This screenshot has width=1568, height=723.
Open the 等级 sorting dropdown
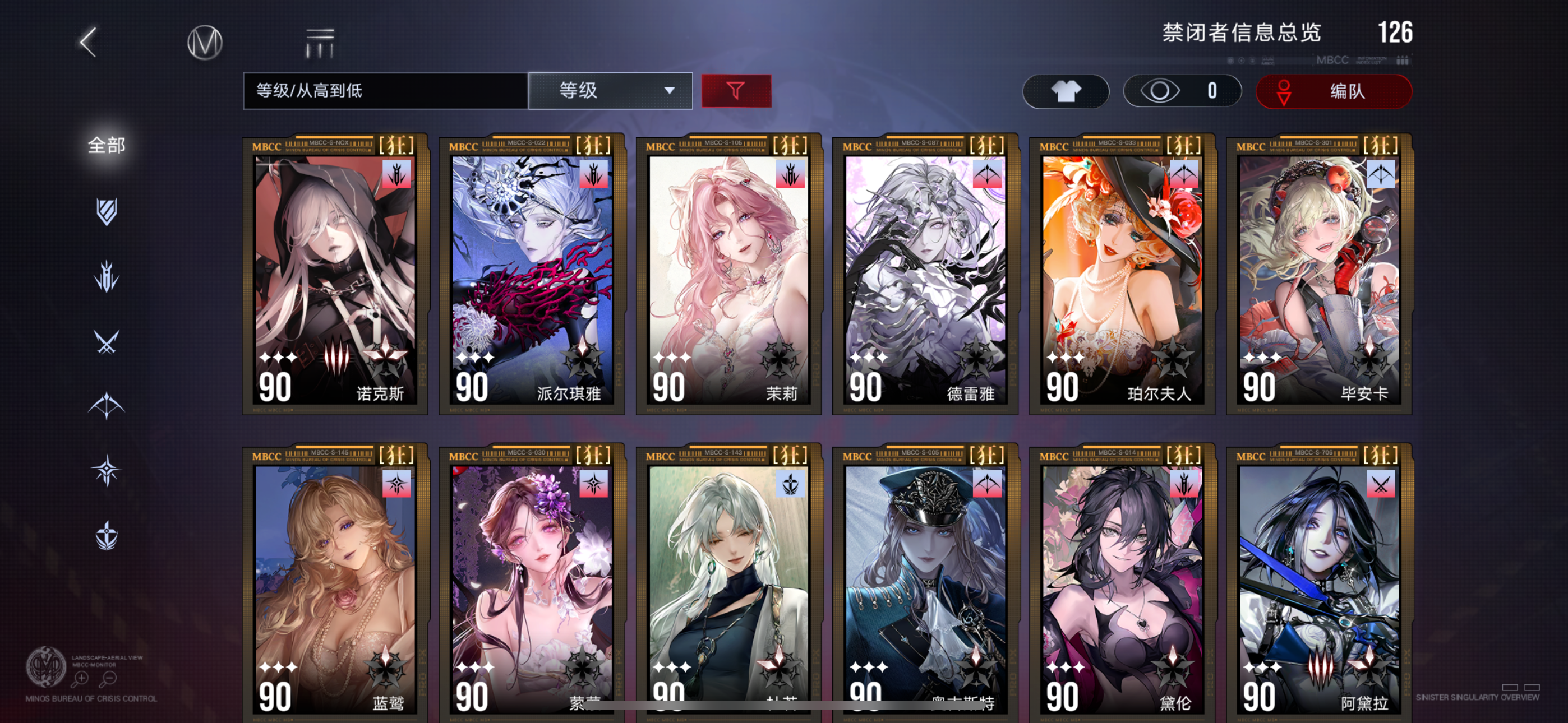coord(598,90)
